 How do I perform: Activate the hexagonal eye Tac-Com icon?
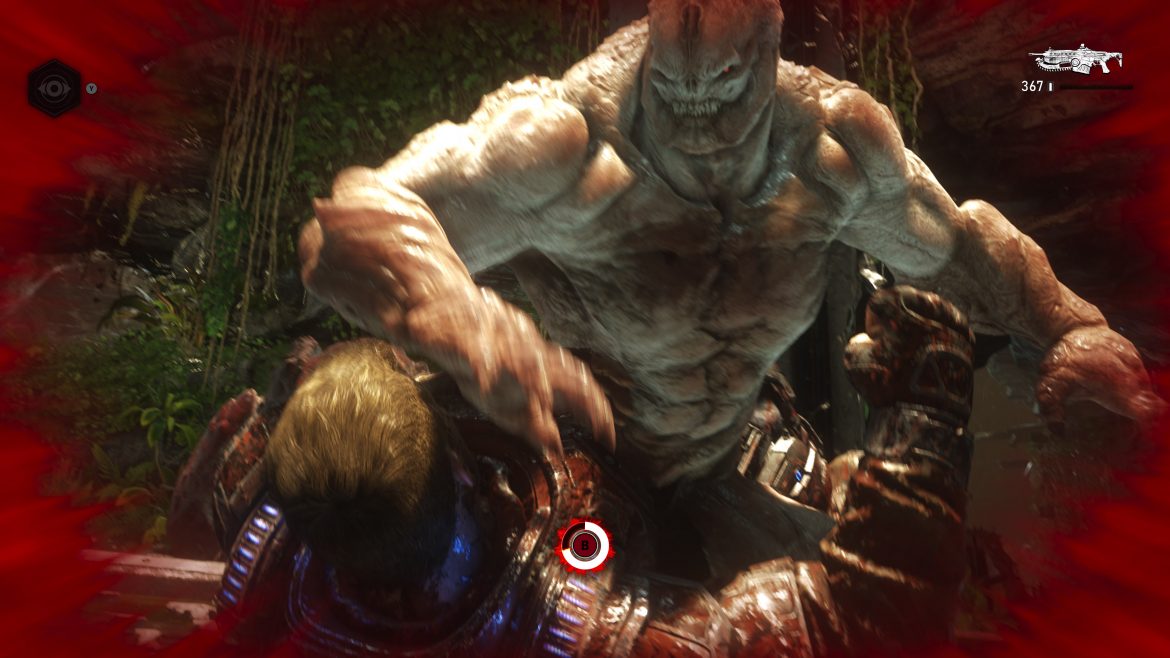[53, 88]
